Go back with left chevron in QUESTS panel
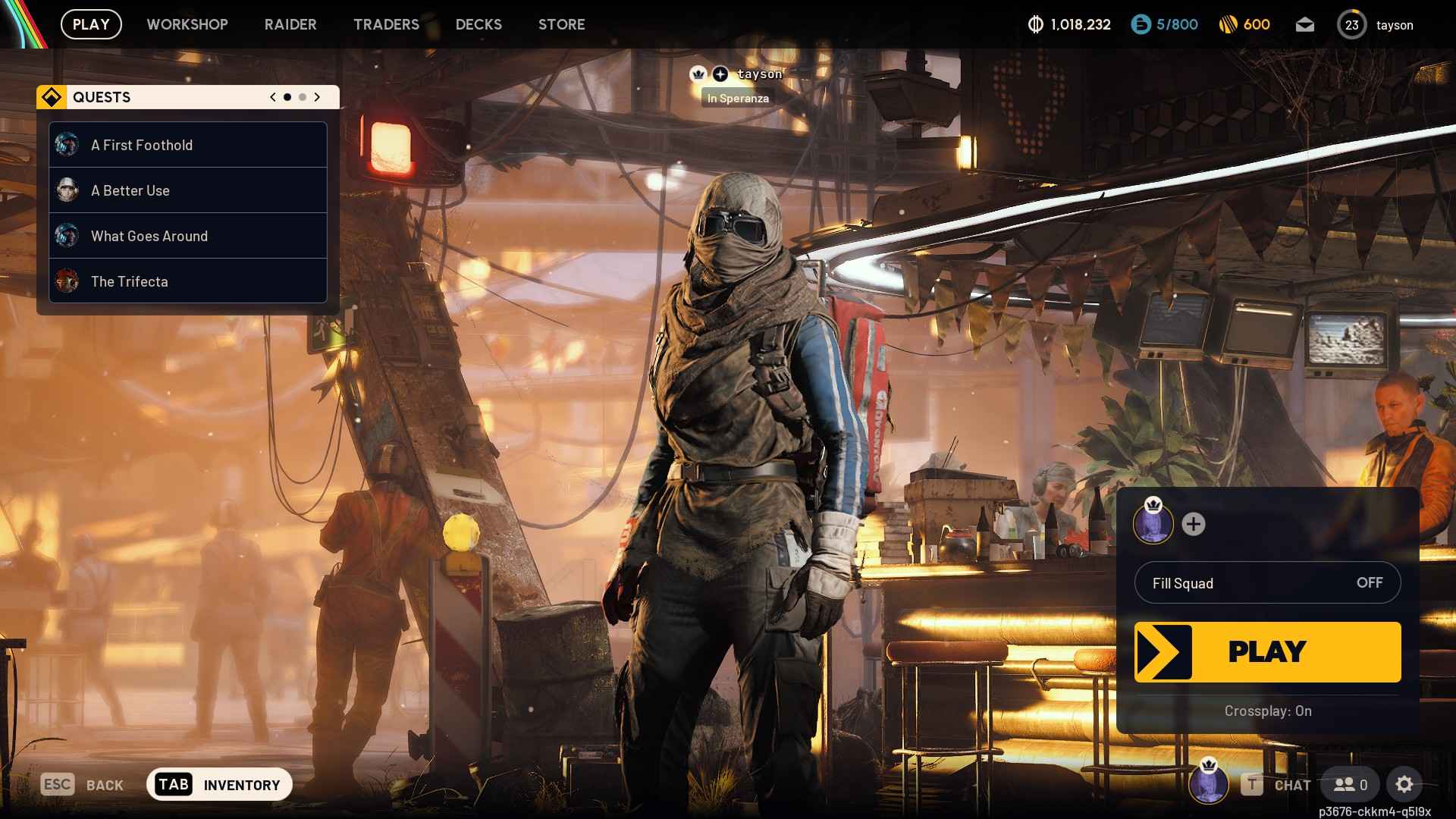 pos(271,97)
